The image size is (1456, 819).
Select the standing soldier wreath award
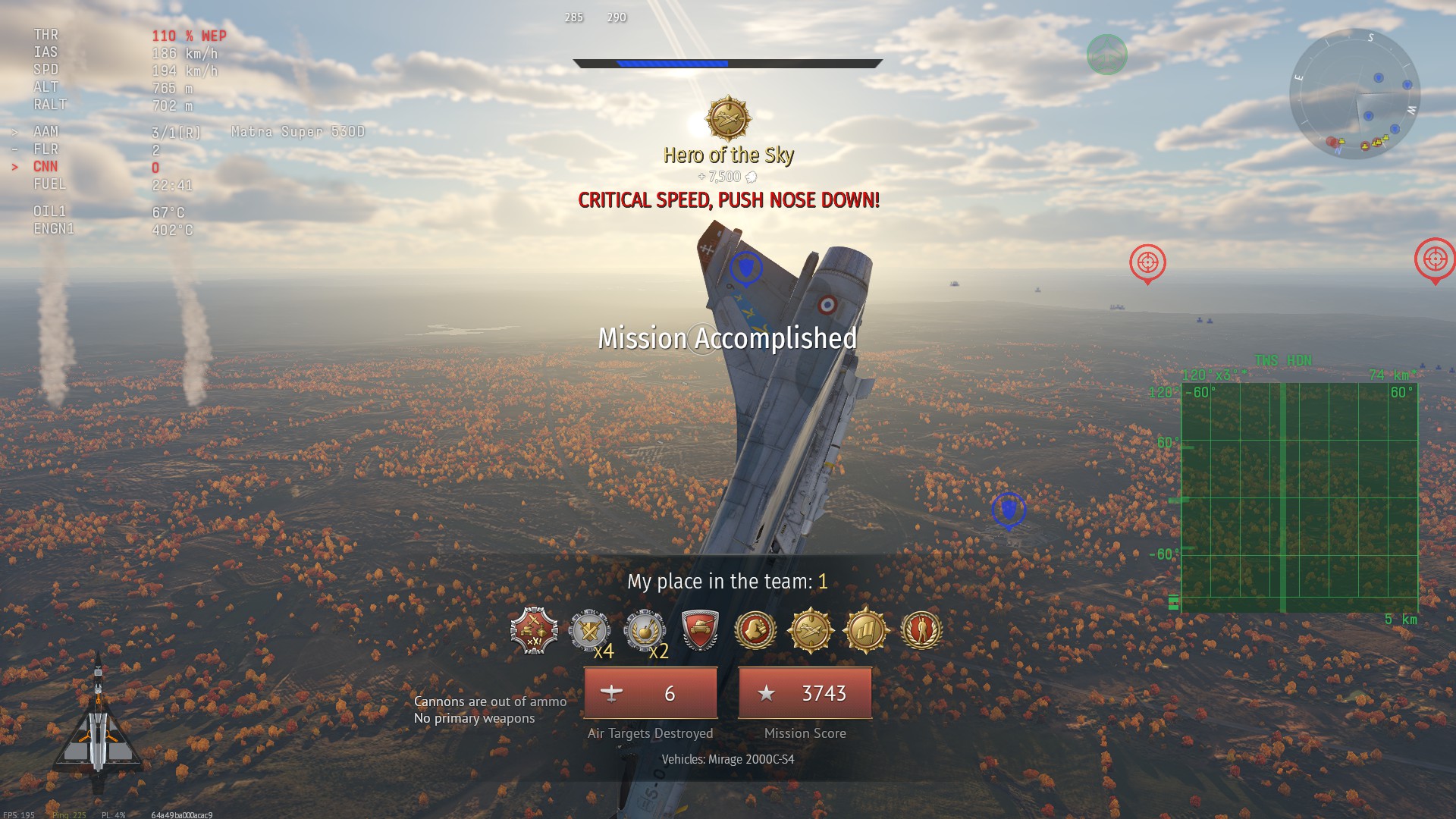tap(921, 630)
